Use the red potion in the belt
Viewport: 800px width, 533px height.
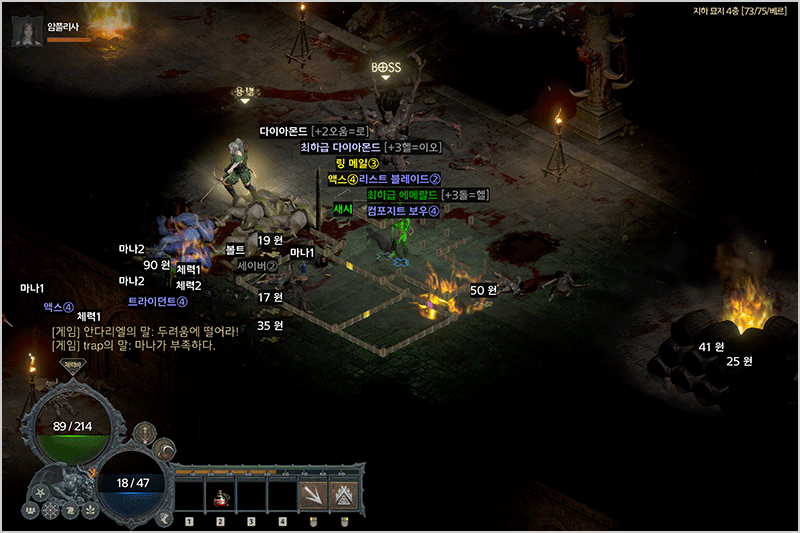pyautogui.click(x=219, y=496)
